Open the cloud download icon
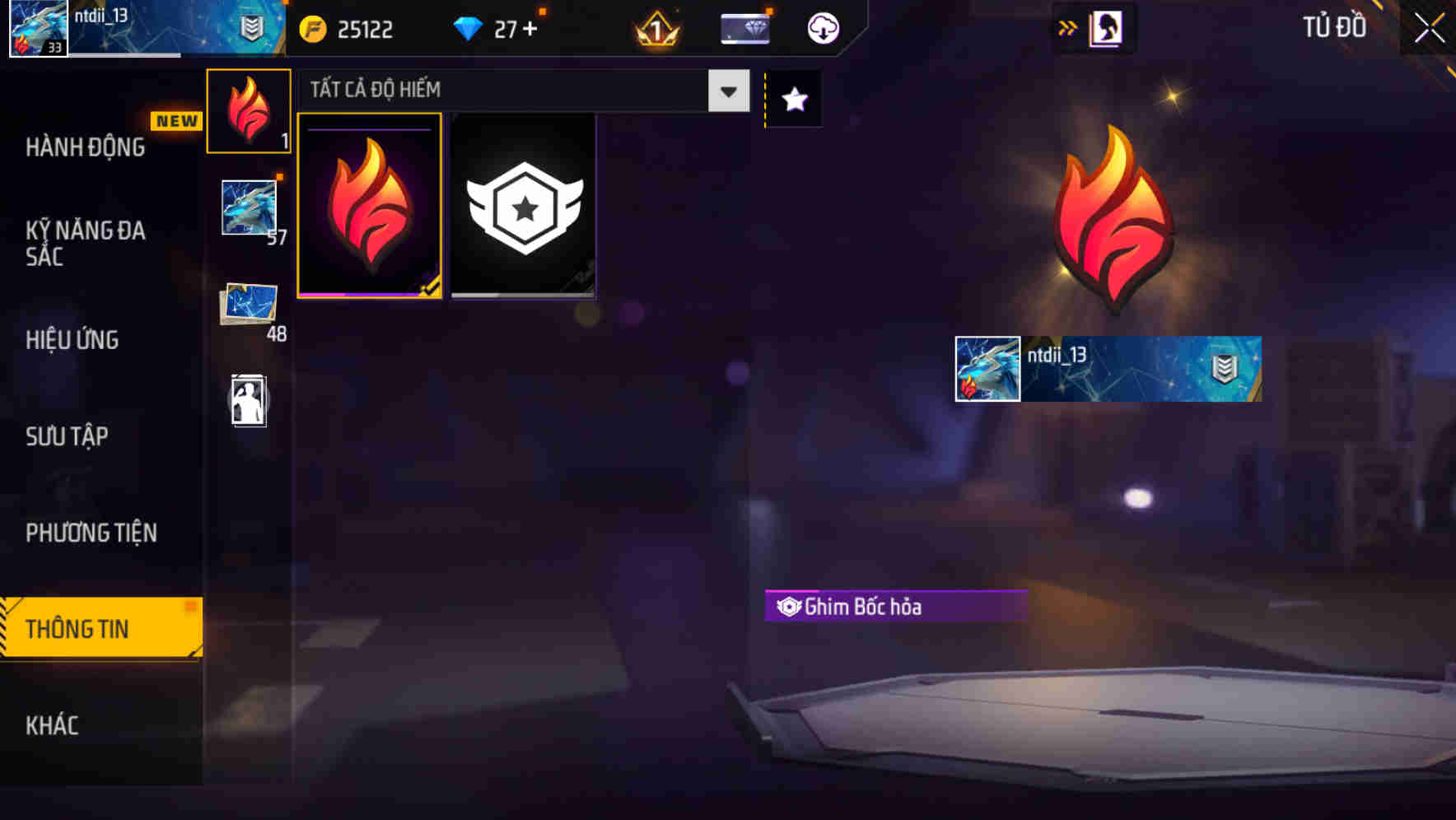Viewport: 1456px width, 820px height. 822,27
